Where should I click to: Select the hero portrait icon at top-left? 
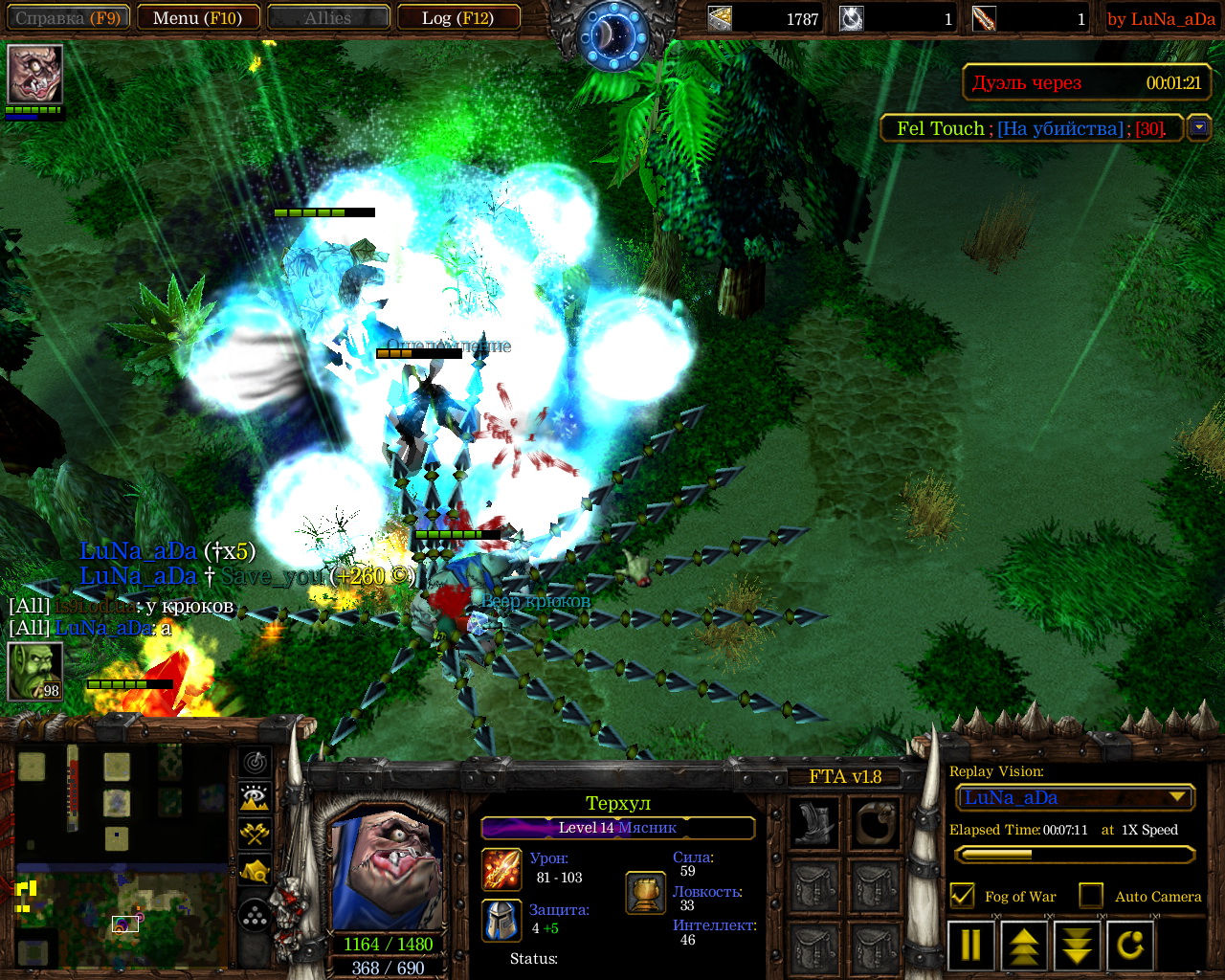point(35,74)
